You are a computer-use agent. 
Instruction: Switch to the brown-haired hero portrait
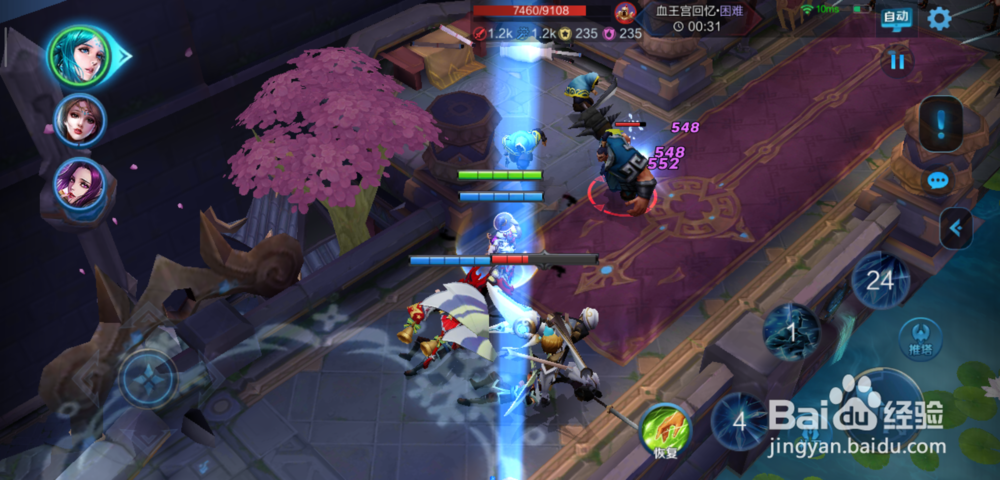pyautogui.click(x=79, y=122)
